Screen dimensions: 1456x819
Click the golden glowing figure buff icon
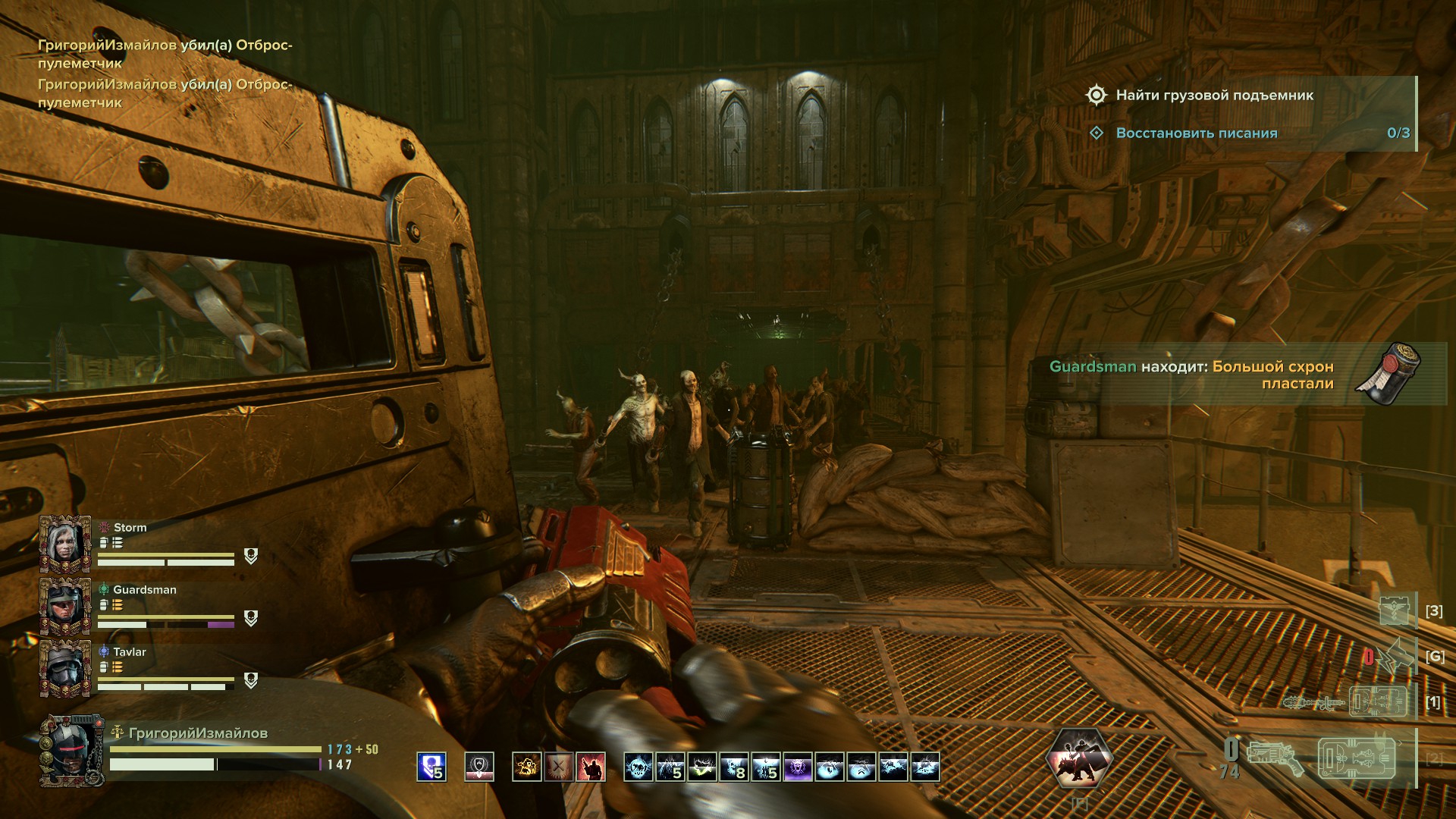(526, 767)
